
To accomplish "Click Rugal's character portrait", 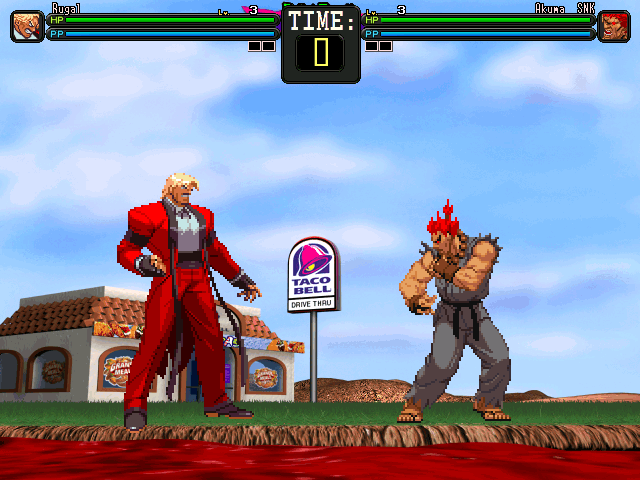I will pyautogui.click(x=26, y=26).
